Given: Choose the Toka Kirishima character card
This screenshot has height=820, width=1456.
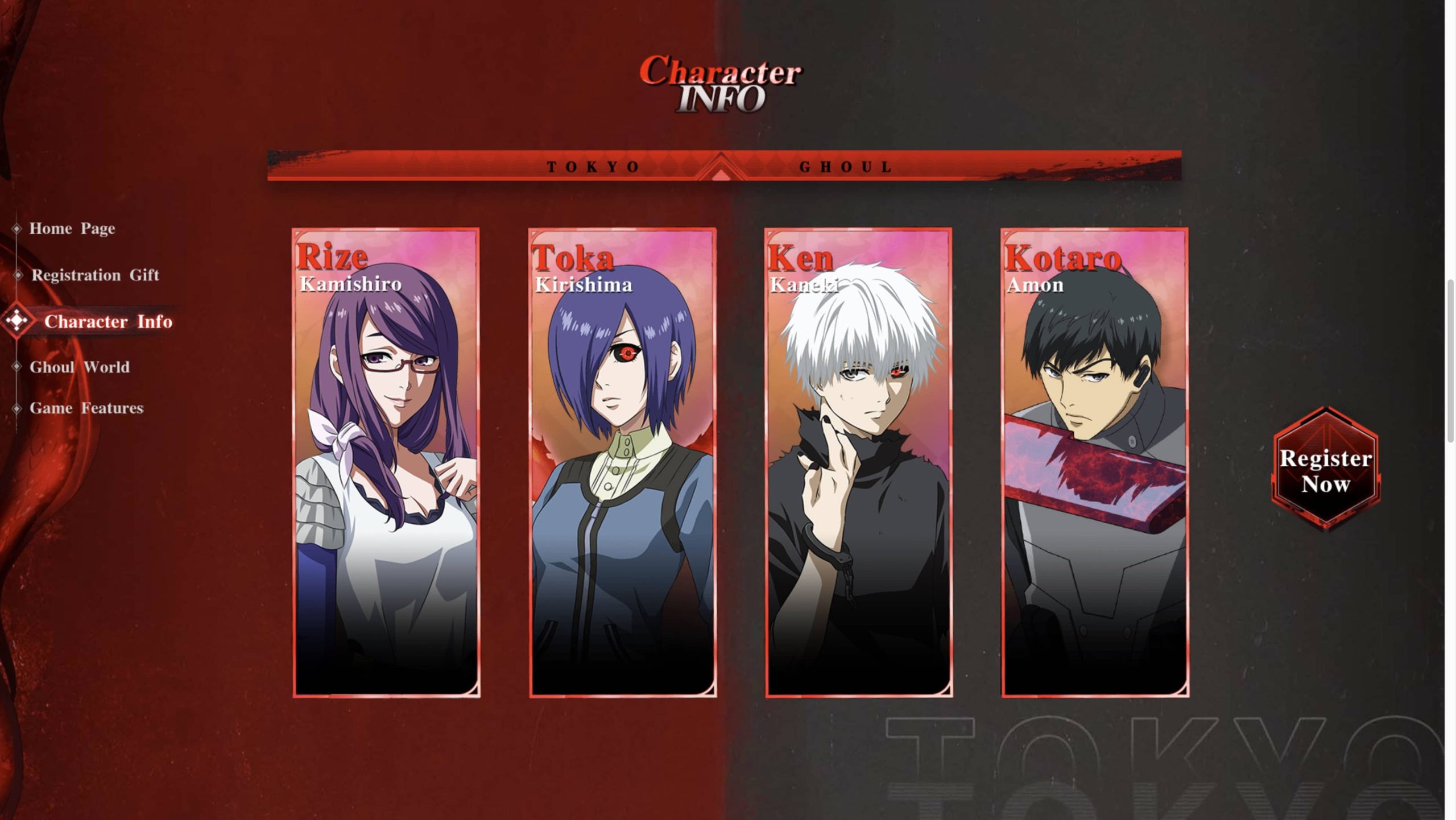Looking at the screenshot, I should tap(622, 463).
